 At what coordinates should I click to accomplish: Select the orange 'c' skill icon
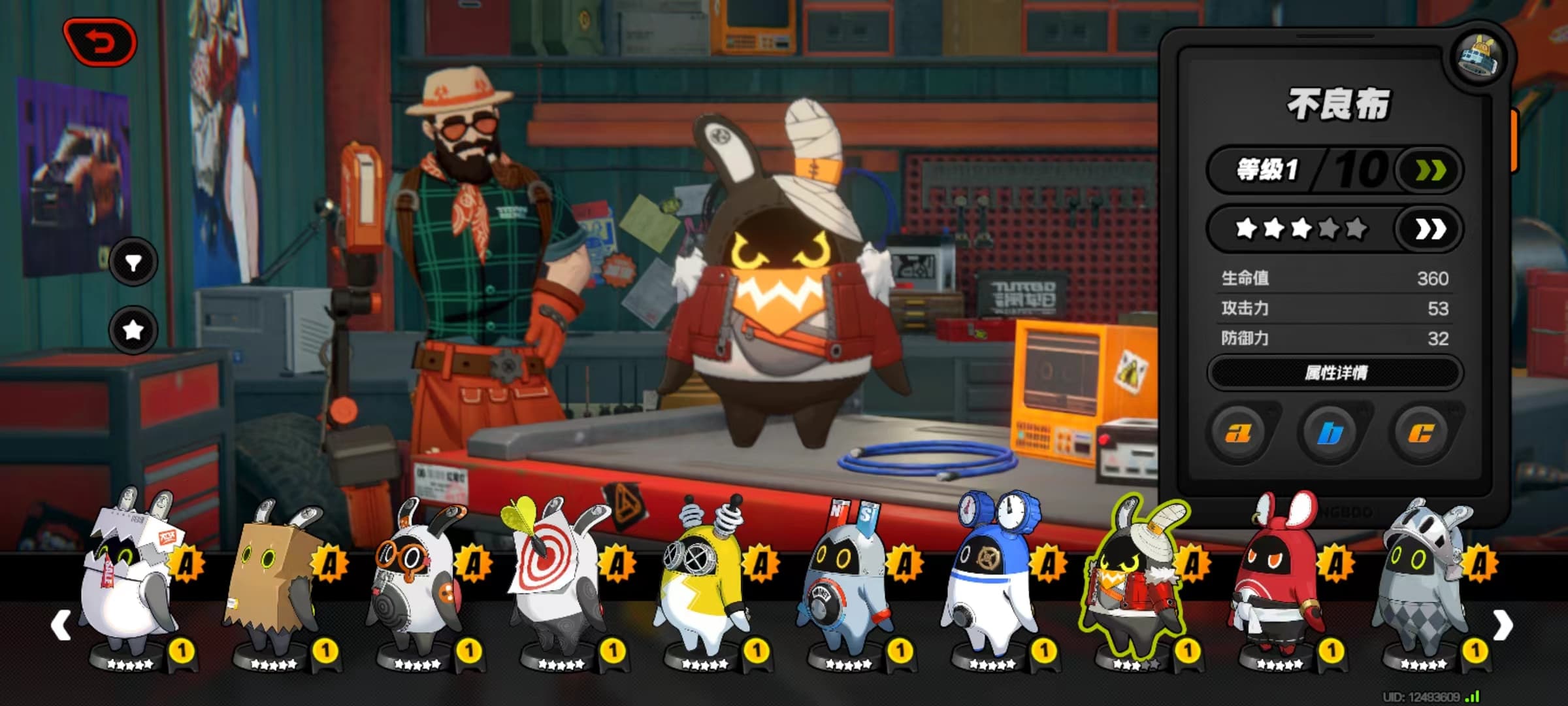pos(1421,432)
